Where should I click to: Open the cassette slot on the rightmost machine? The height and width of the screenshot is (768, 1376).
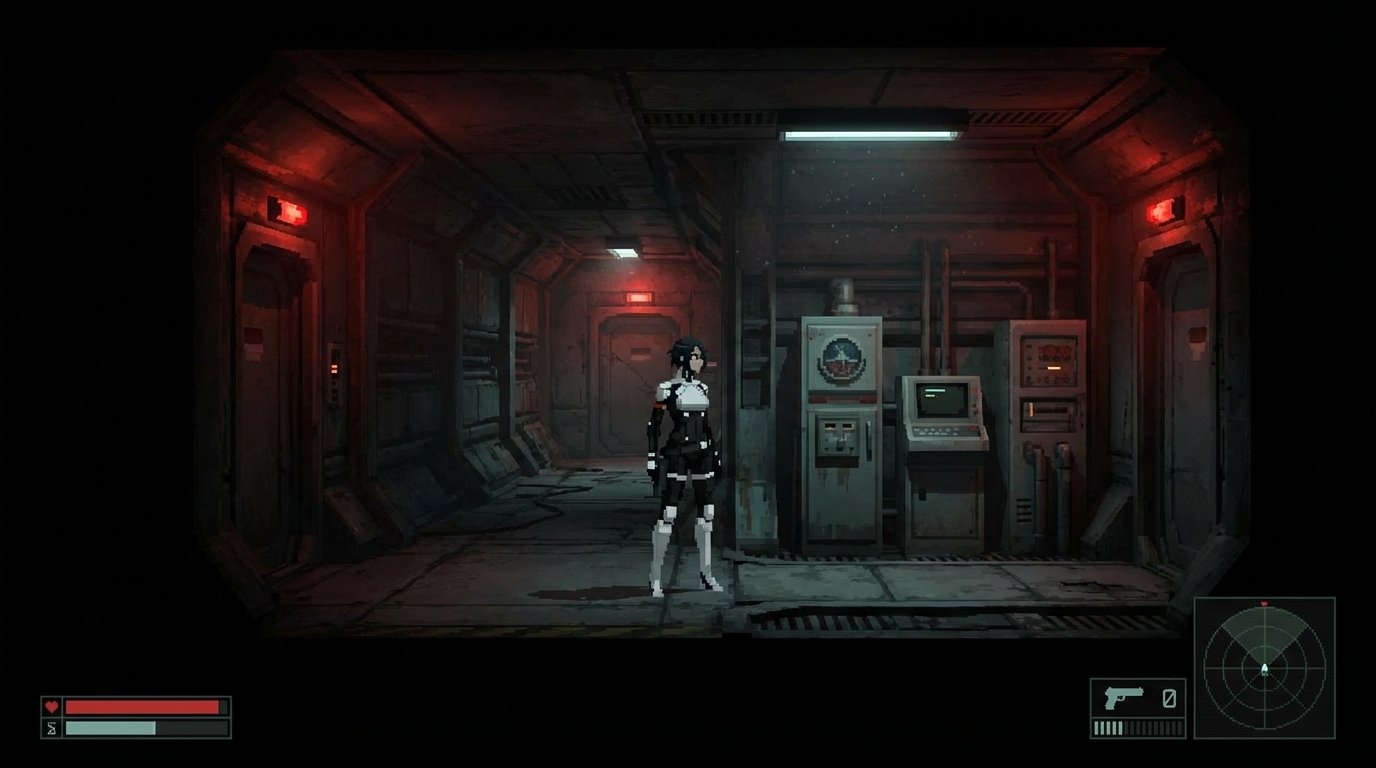[1050, 410]
